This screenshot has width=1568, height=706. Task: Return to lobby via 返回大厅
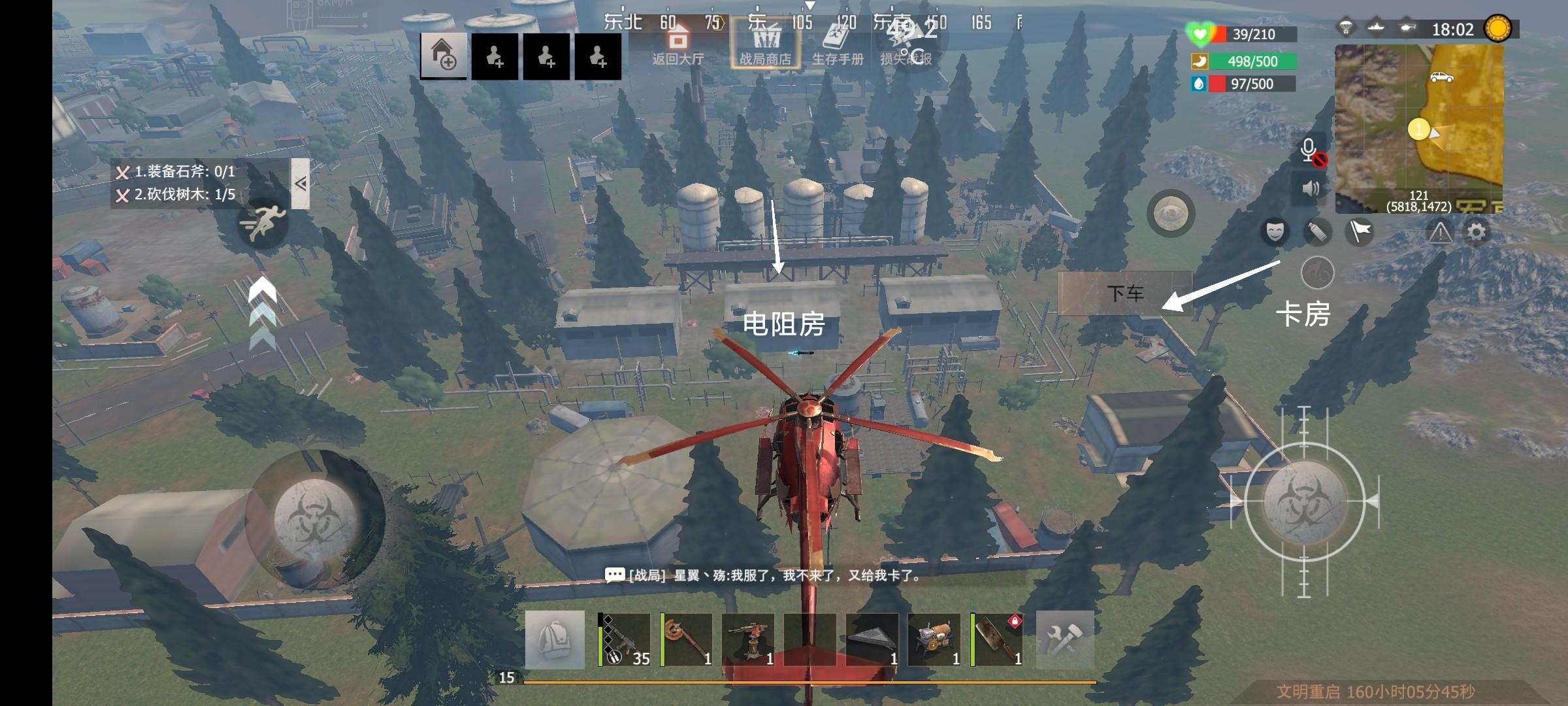(678, 43)
